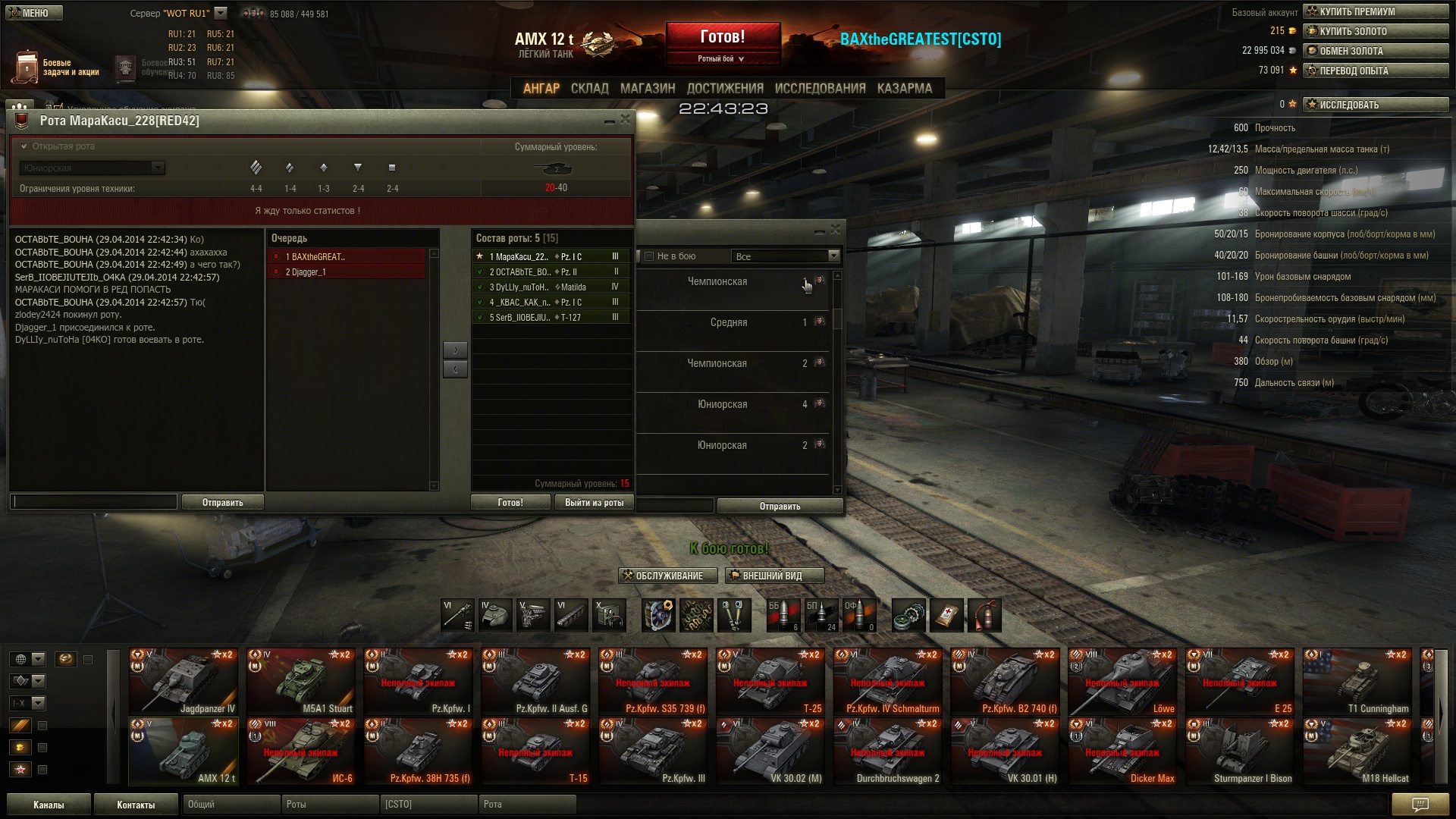
Task: Open the МЕНЮ button
Action: click(x=34, y=13)
